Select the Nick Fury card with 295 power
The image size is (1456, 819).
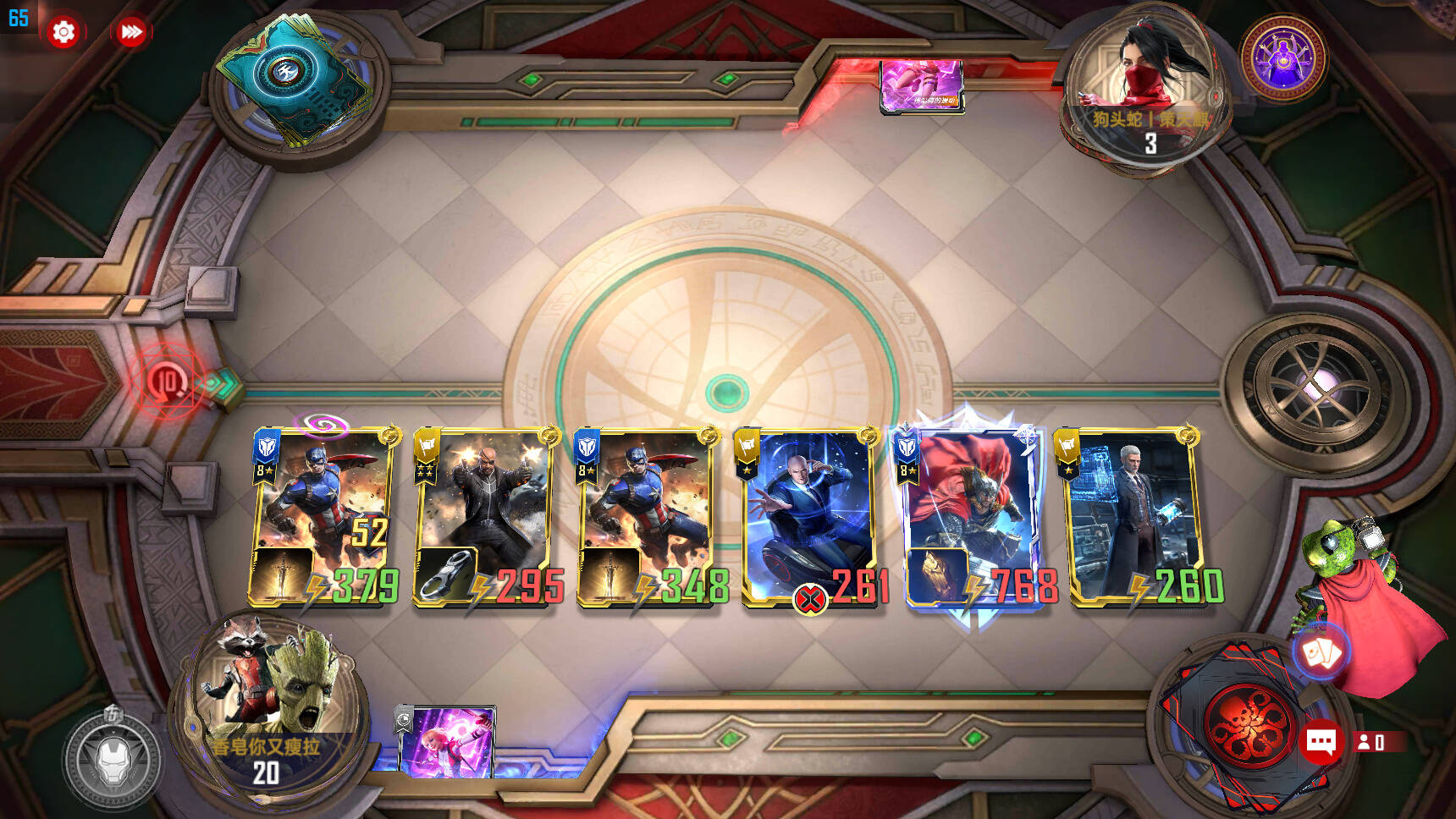[x=484, y=518]
